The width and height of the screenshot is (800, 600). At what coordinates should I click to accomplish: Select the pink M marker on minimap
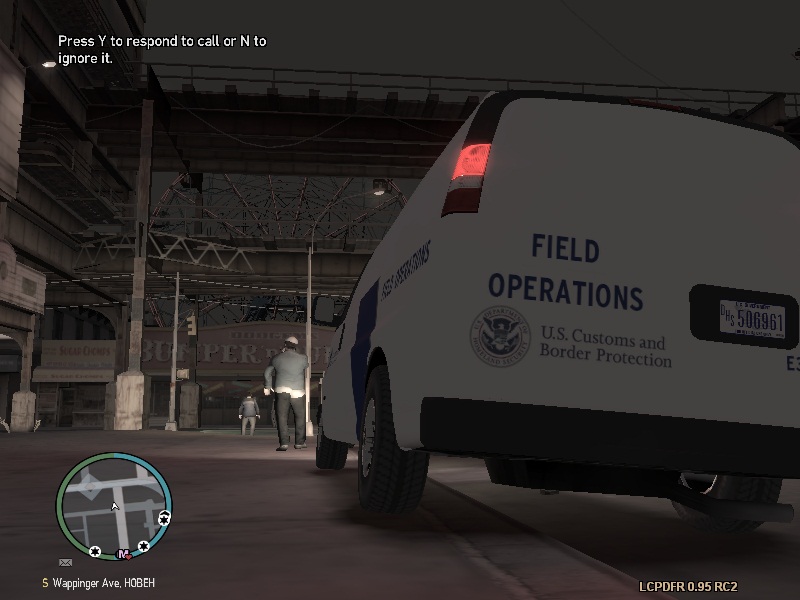(123, 553)
